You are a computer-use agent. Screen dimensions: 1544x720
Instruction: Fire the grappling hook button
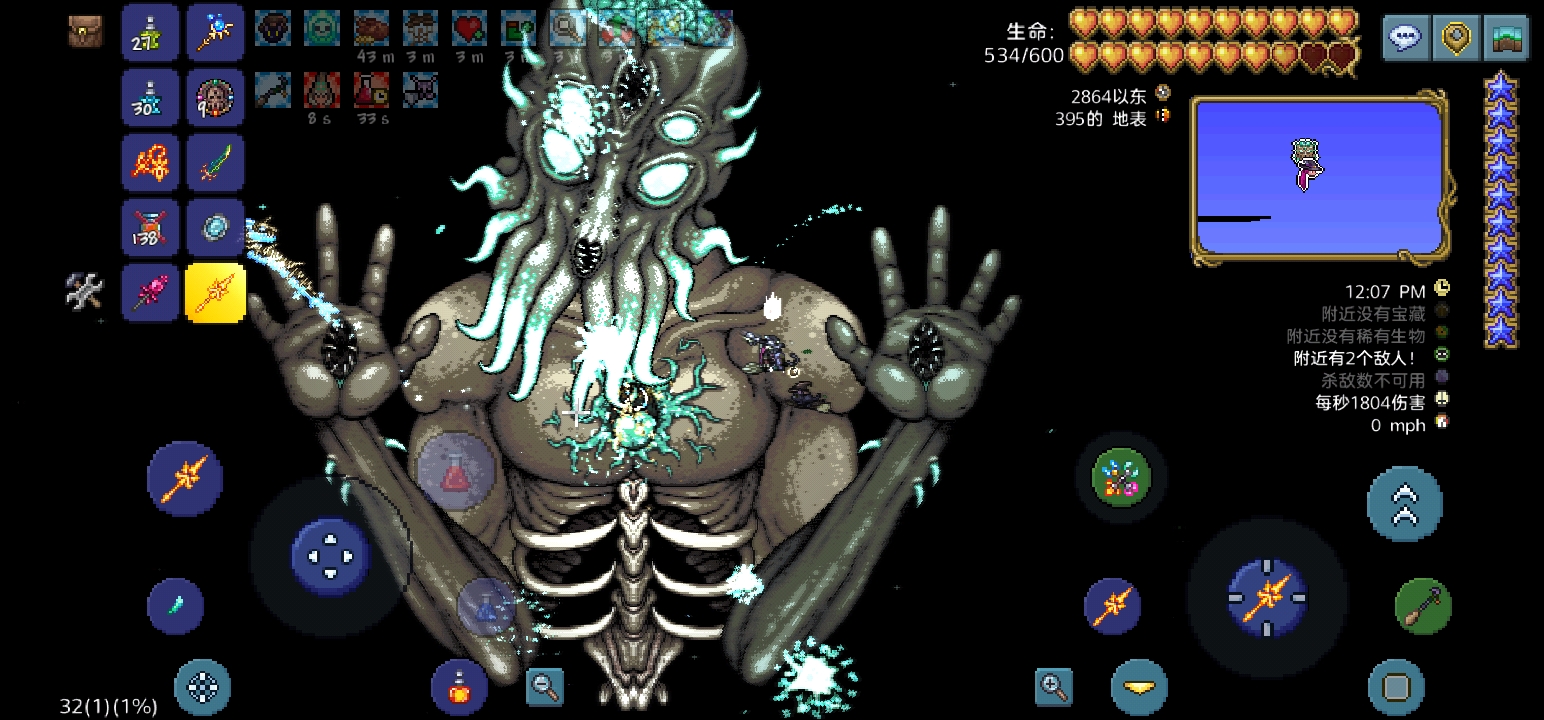[x=1422, y=606]
